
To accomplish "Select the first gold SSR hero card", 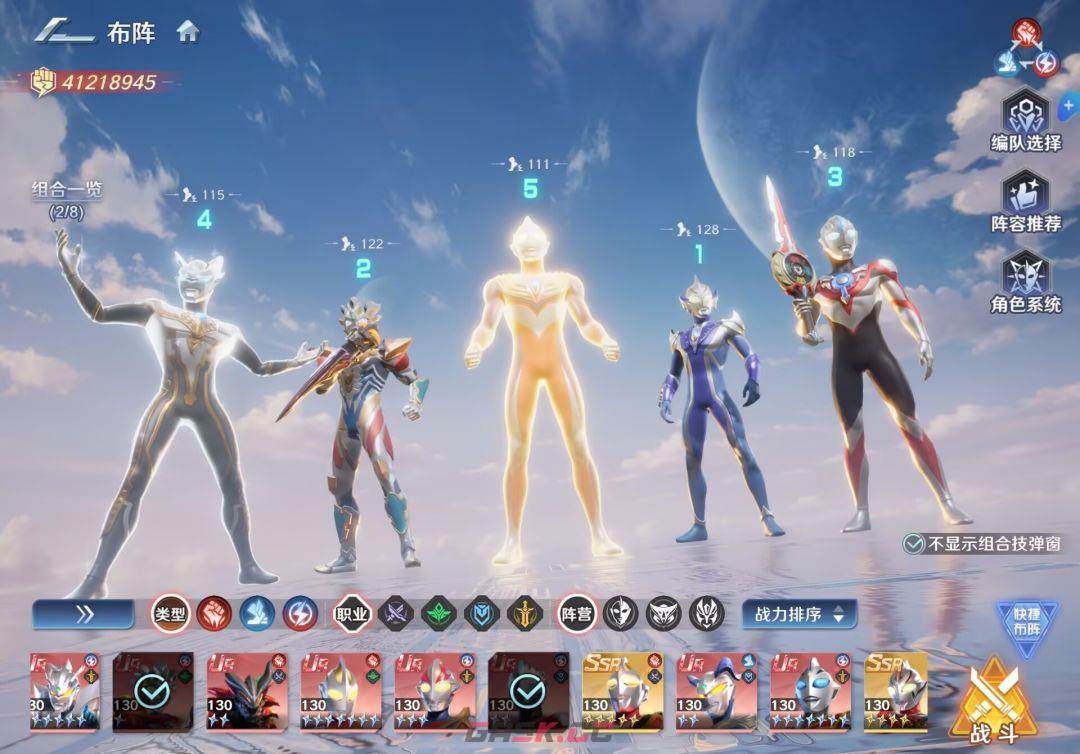I will 621,691.
